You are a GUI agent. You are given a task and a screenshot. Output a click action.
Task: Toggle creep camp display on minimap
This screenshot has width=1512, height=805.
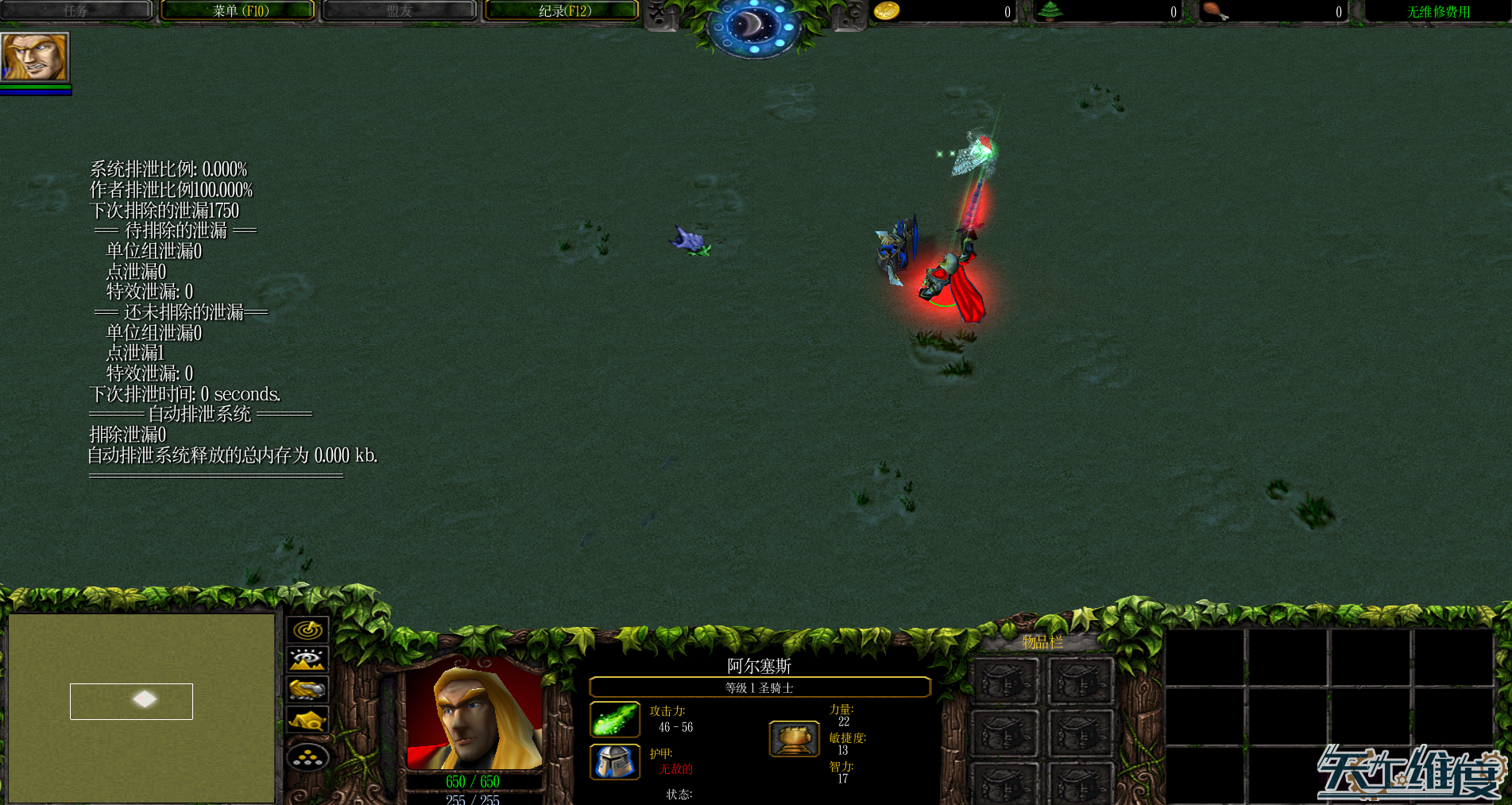pos(307,721)
